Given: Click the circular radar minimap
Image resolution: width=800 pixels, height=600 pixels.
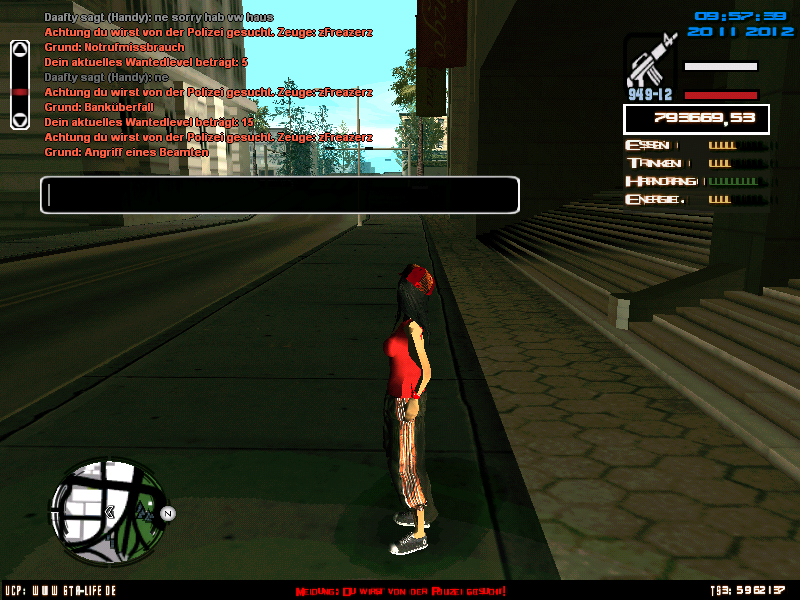Looking at the screenshot, I should tap(108, 508).
